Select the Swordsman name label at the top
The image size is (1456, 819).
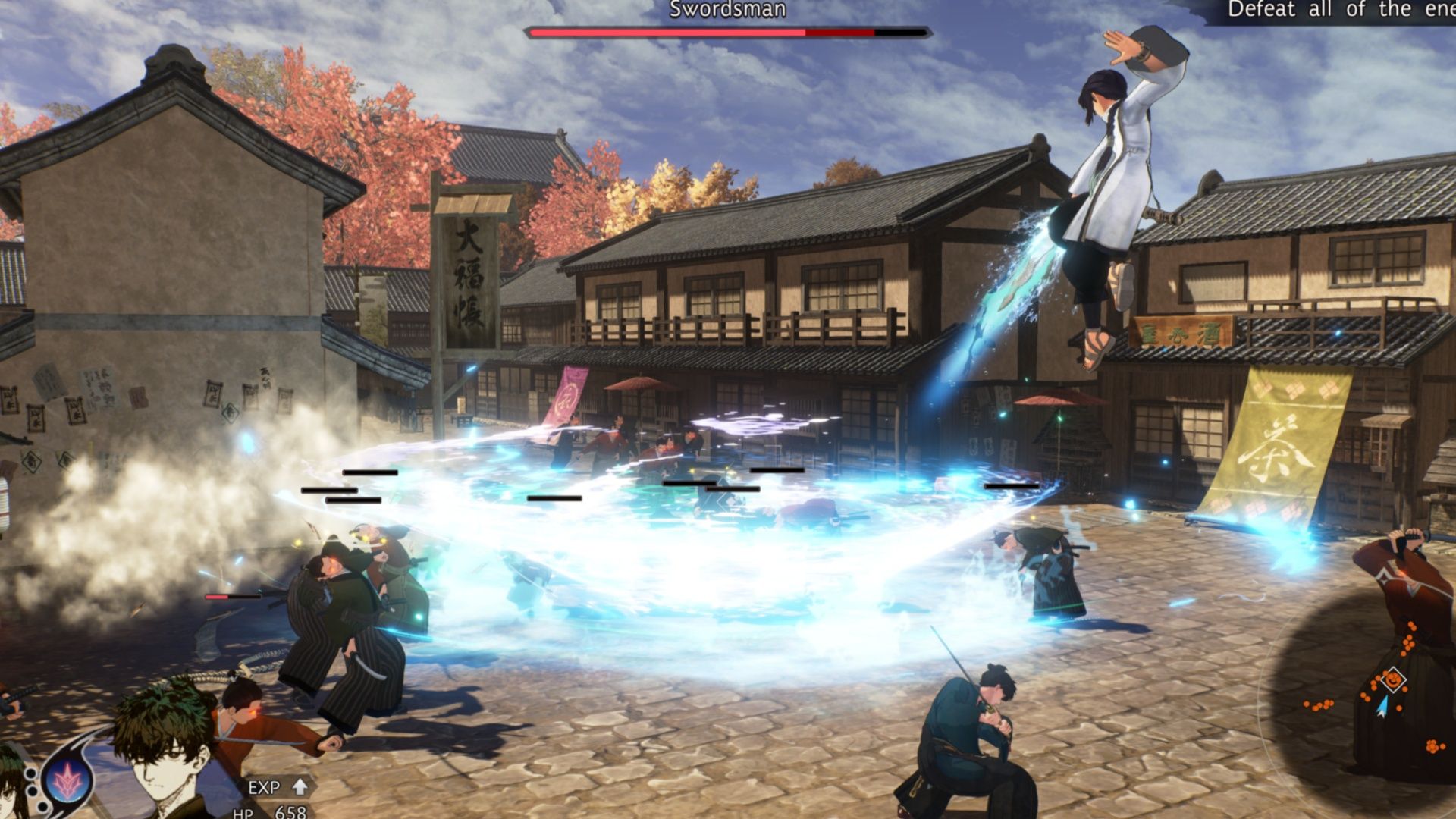pyautogui.click(x=726, y=11)
